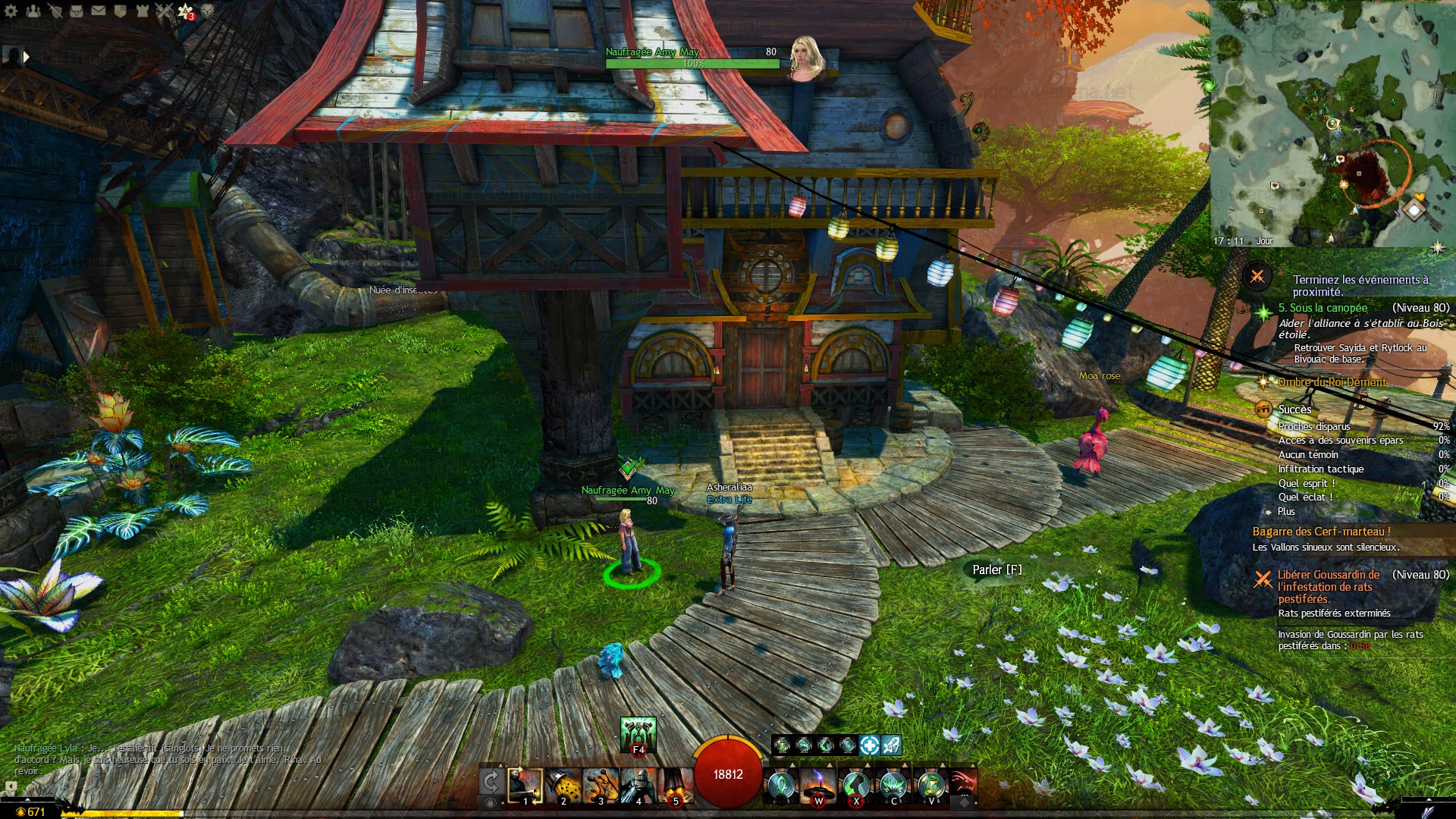Open the mail envelope icon
Image resolution: width=1456 pixels, height=819 pixels.
99,11
